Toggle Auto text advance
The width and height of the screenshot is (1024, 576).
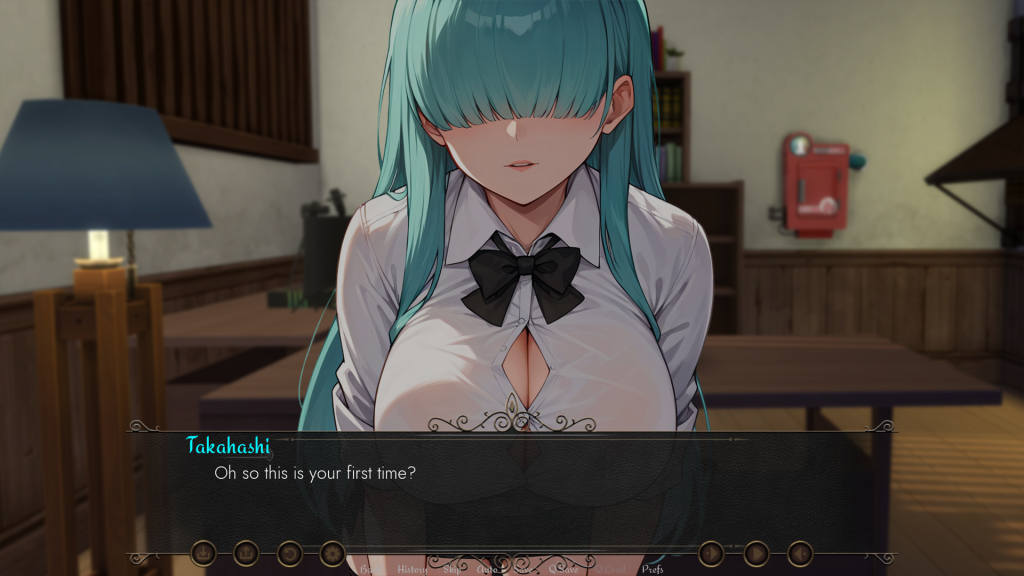point(488,570)
